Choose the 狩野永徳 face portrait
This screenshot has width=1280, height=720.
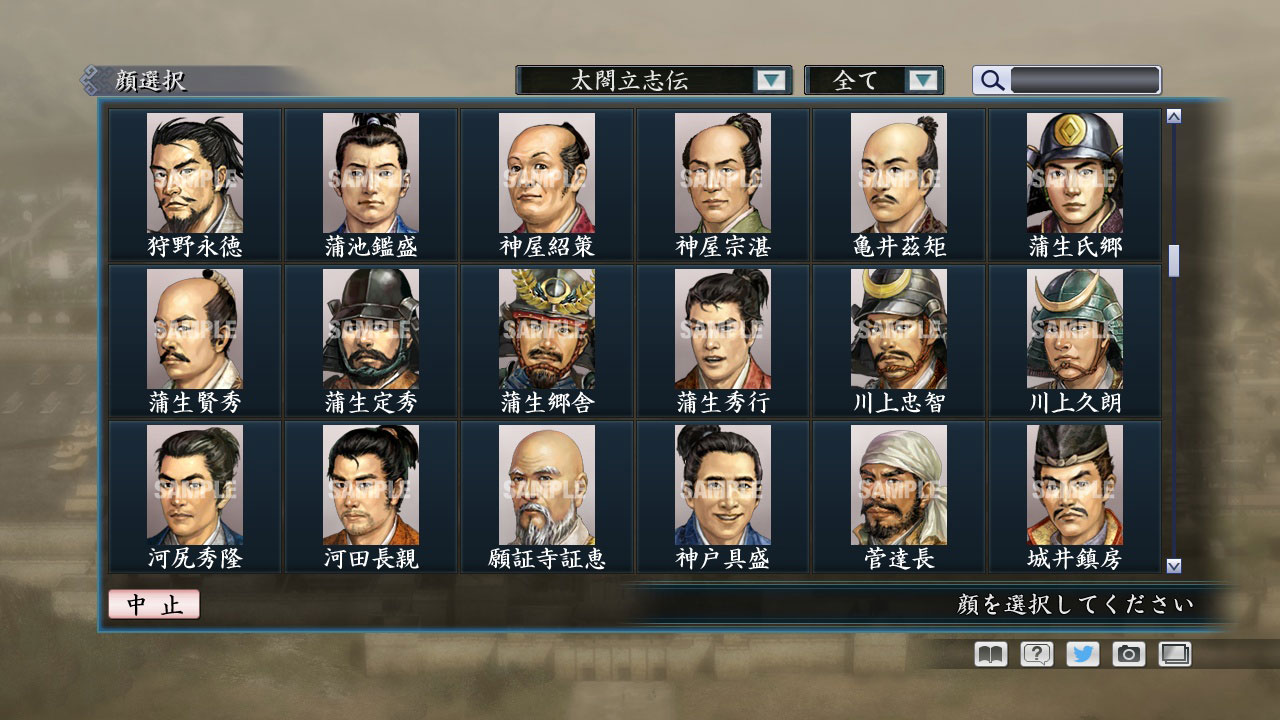coord(191,175)
